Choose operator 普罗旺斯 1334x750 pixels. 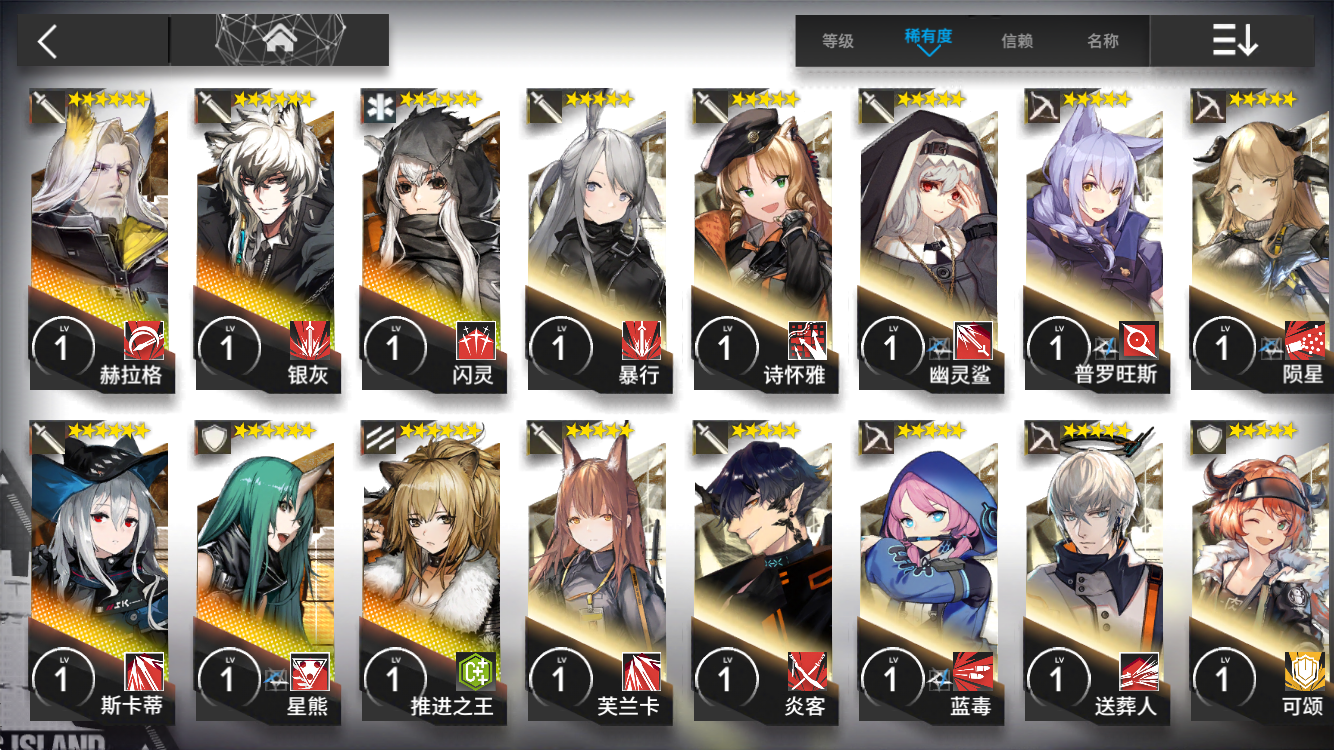pyautogui.click(x=1096, y=240)
